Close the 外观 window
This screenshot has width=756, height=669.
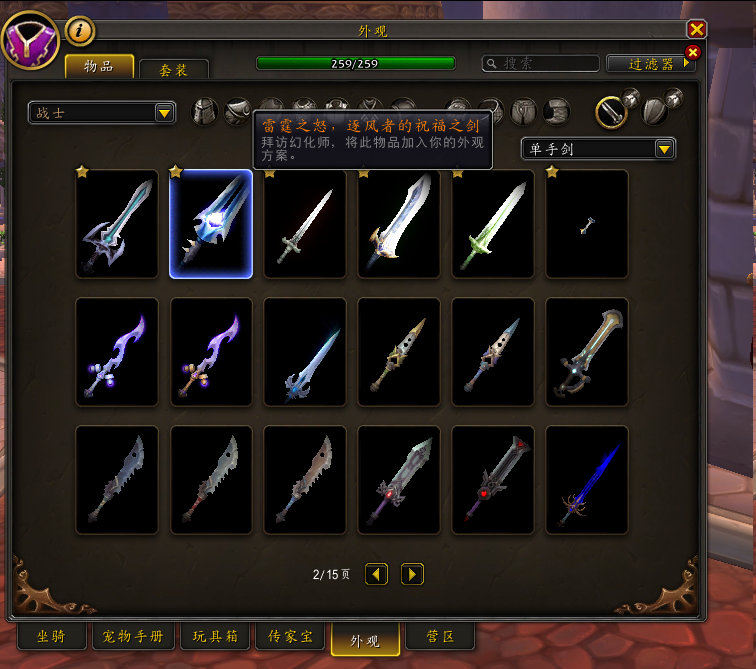pyautogui.click(x=697, y=30)
